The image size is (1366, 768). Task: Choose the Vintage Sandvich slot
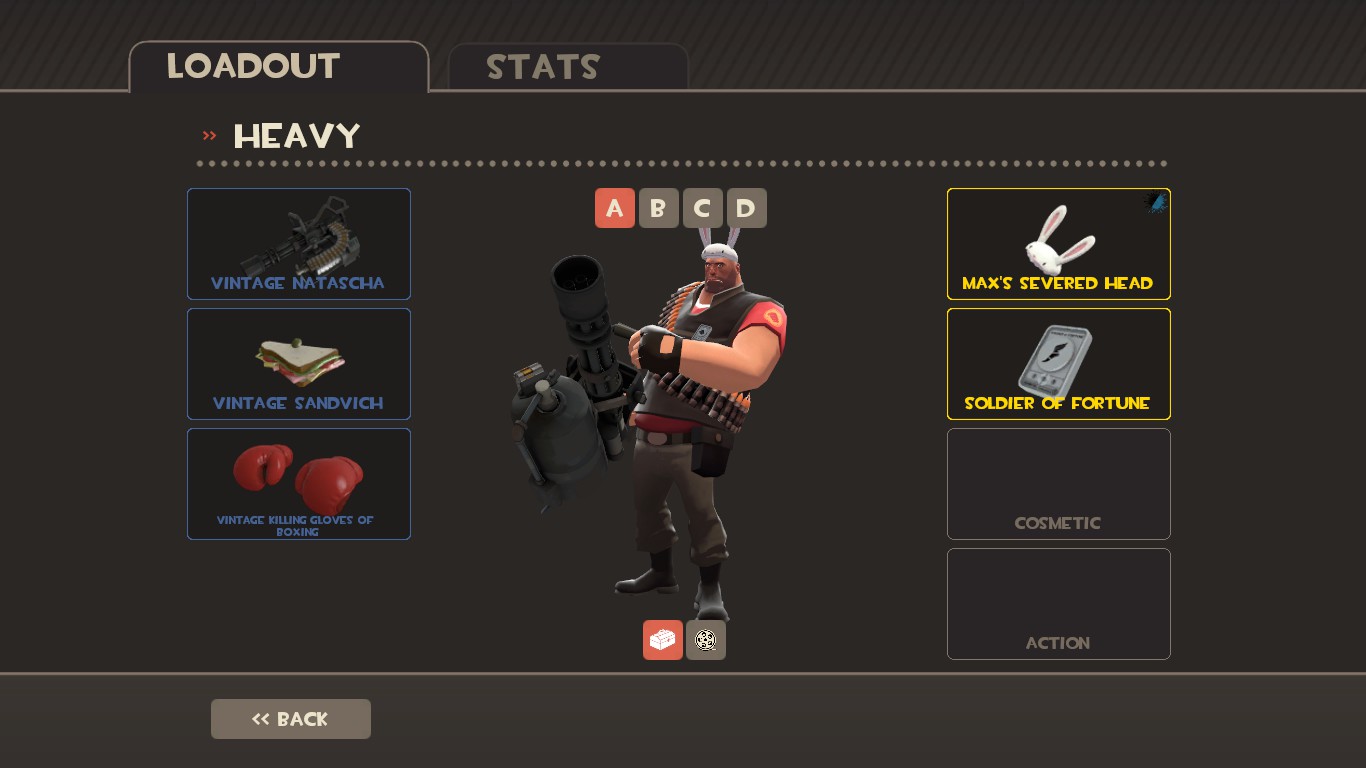(x=299, y=364)
